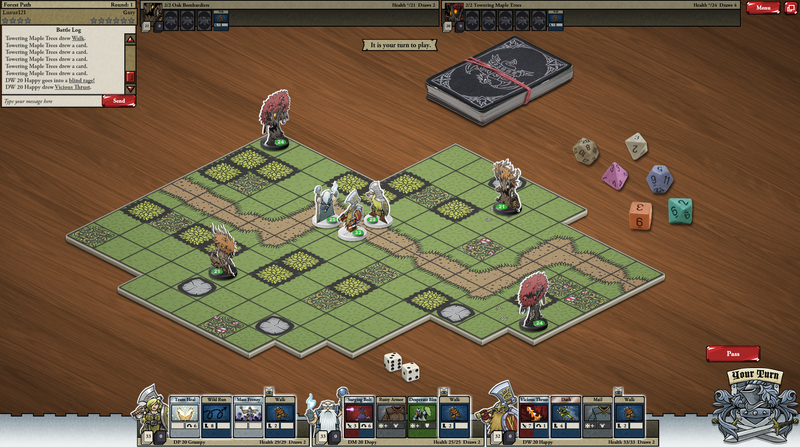
Task: Pass your turn with the Pass button
Action: point(732,353)
